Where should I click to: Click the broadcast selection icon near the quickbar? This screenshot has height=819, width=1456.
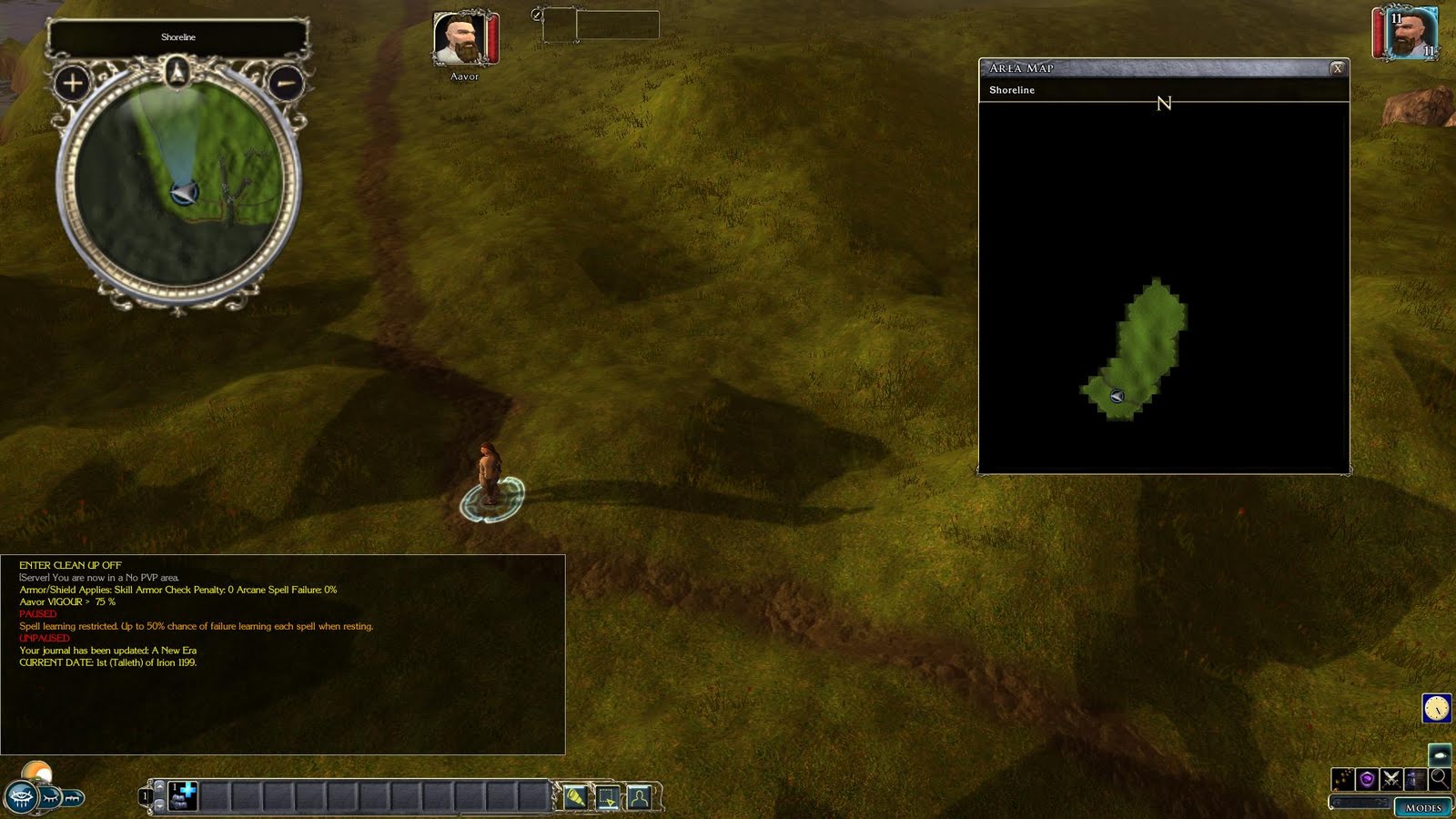tap(605, 796)
